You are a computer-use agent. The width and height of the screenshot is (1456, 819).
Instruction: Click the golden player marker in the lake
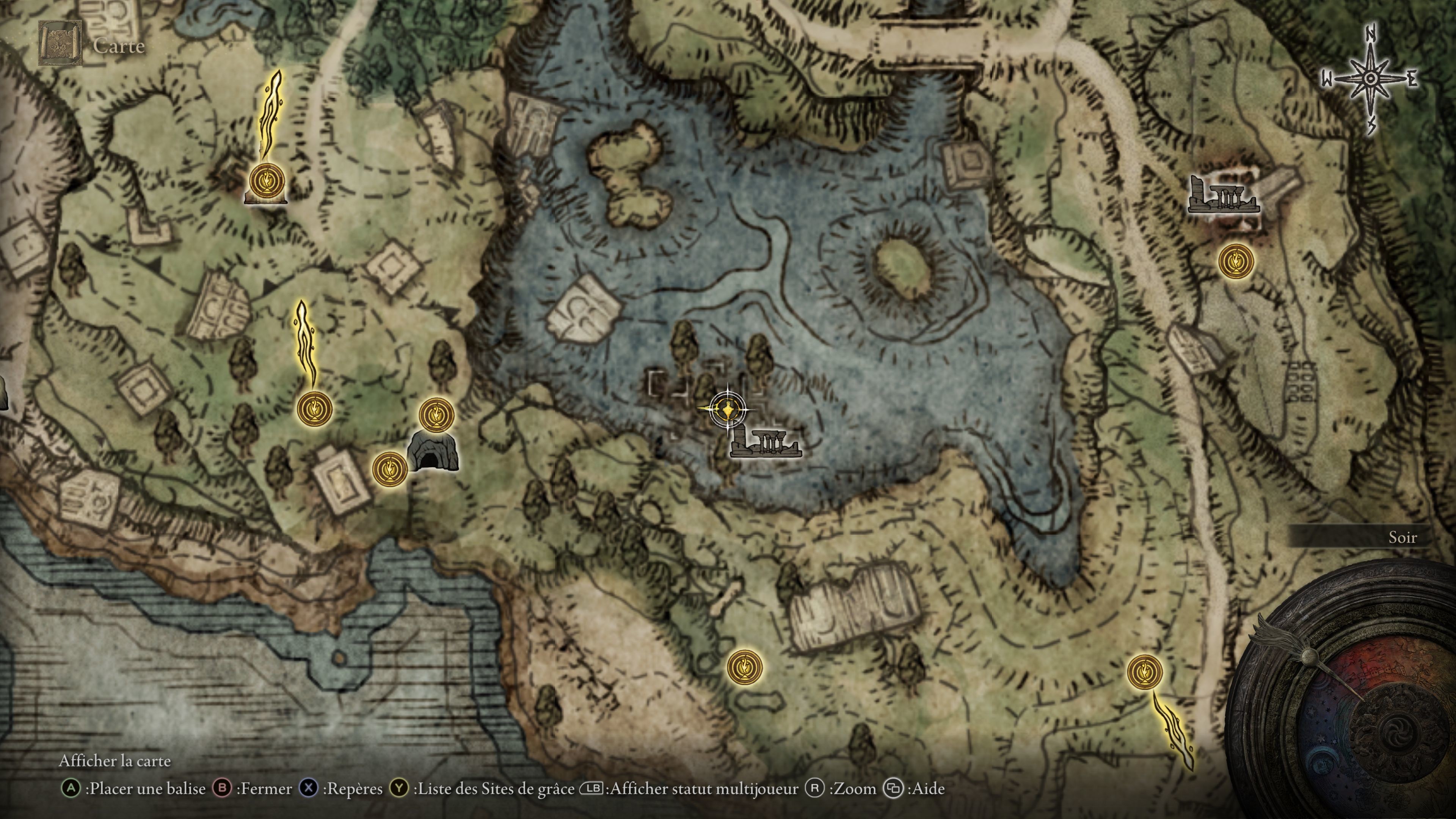[x=728, y=408]
